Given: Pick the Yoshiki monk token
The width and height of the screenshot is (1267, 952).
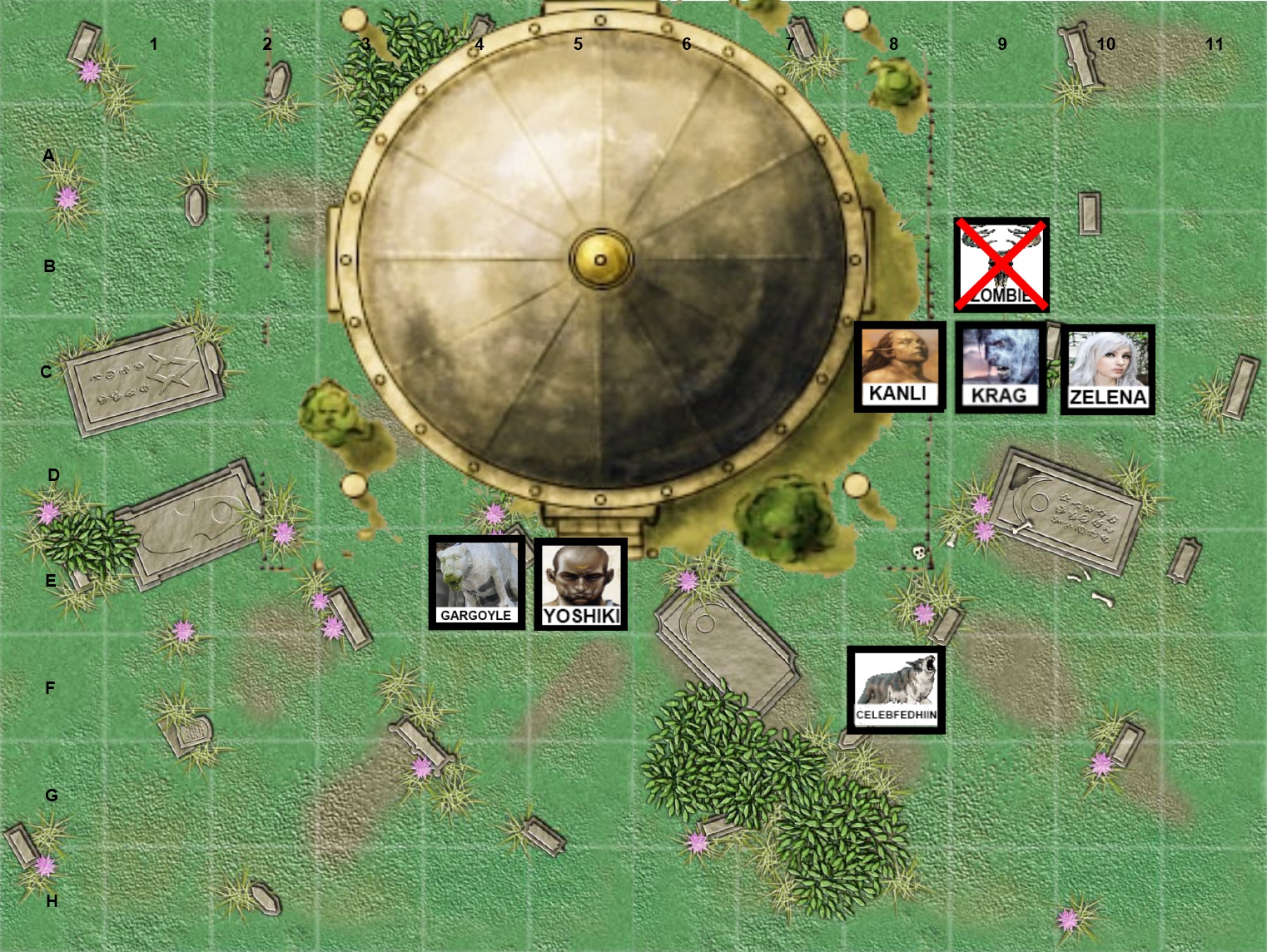Looking at the screenshot, I should (x=580, y=584).
